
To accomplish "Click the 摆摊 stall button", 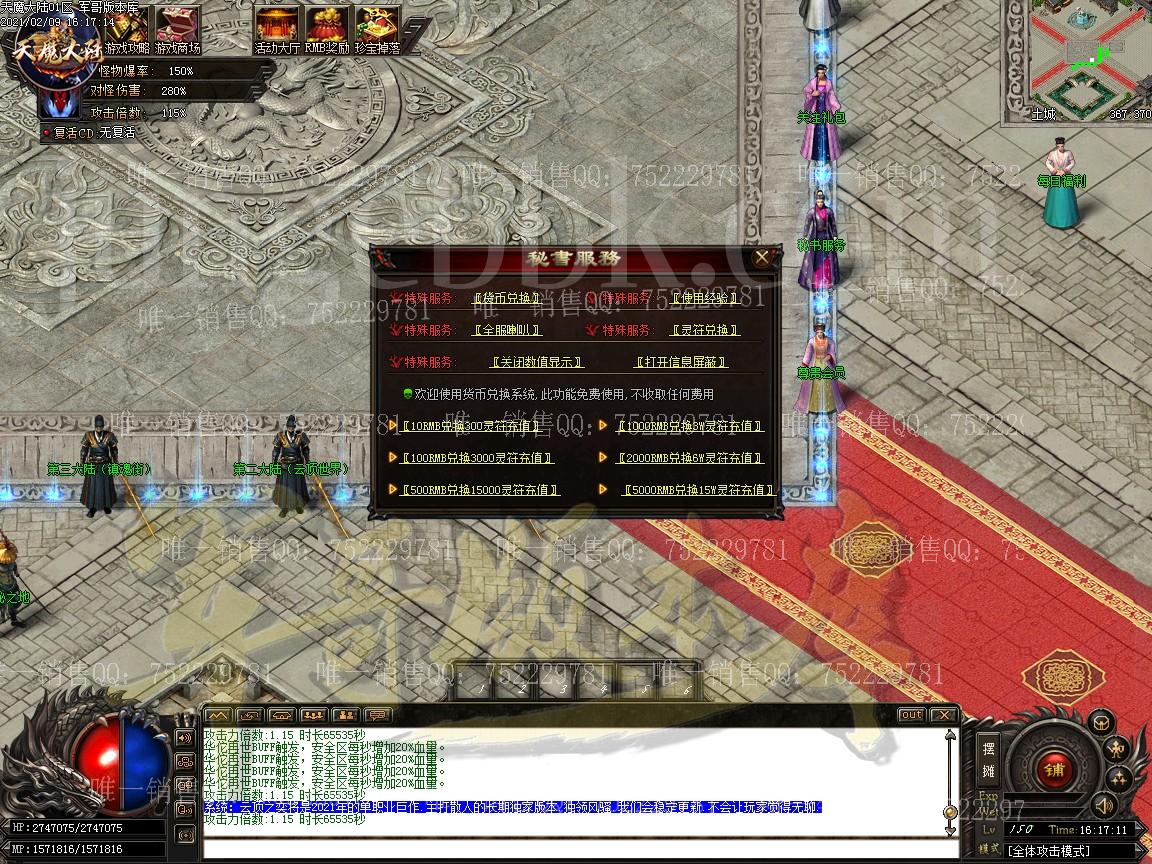I will point(988,759).
